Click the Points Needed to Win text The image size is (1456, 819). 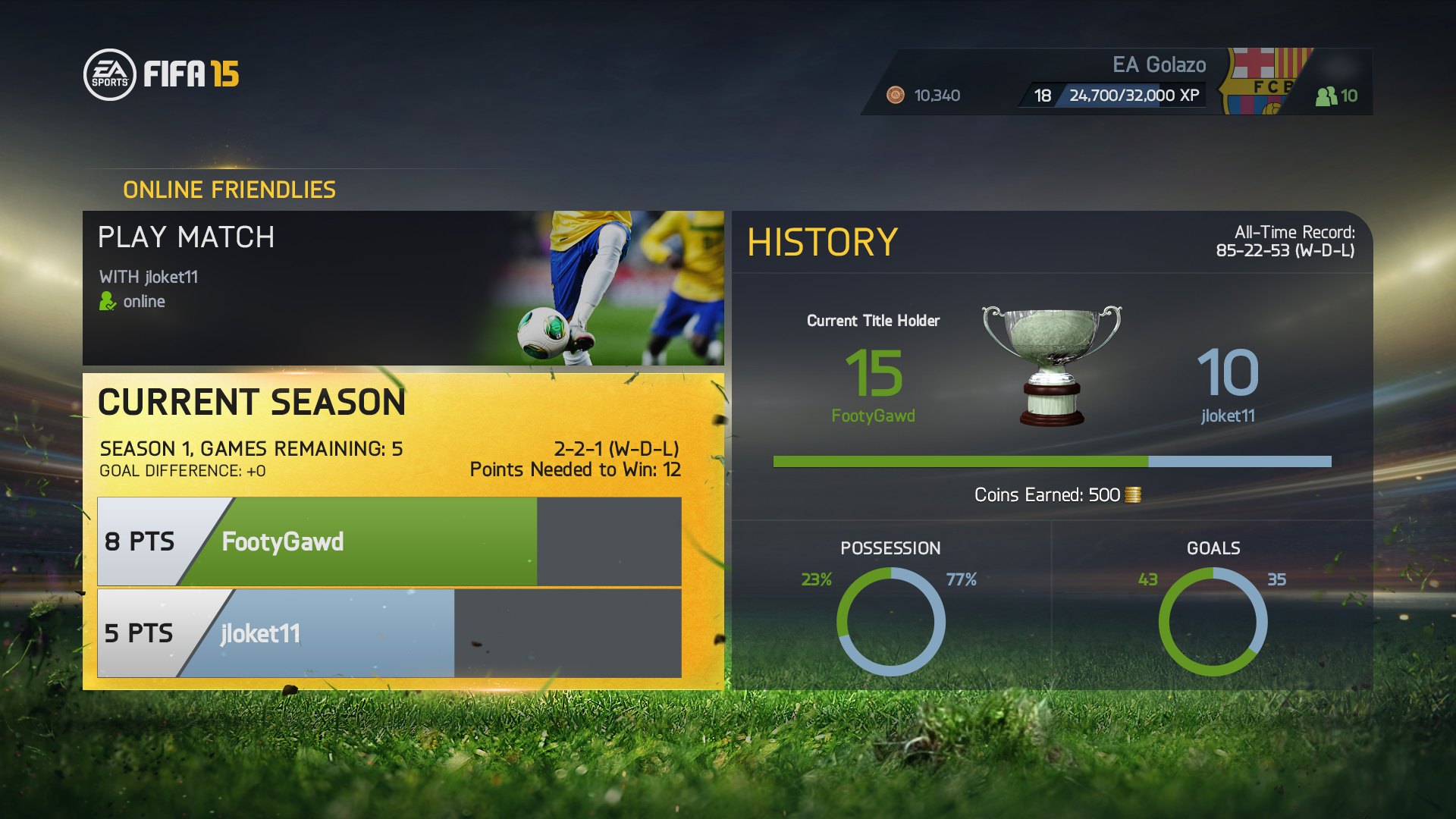575,469
